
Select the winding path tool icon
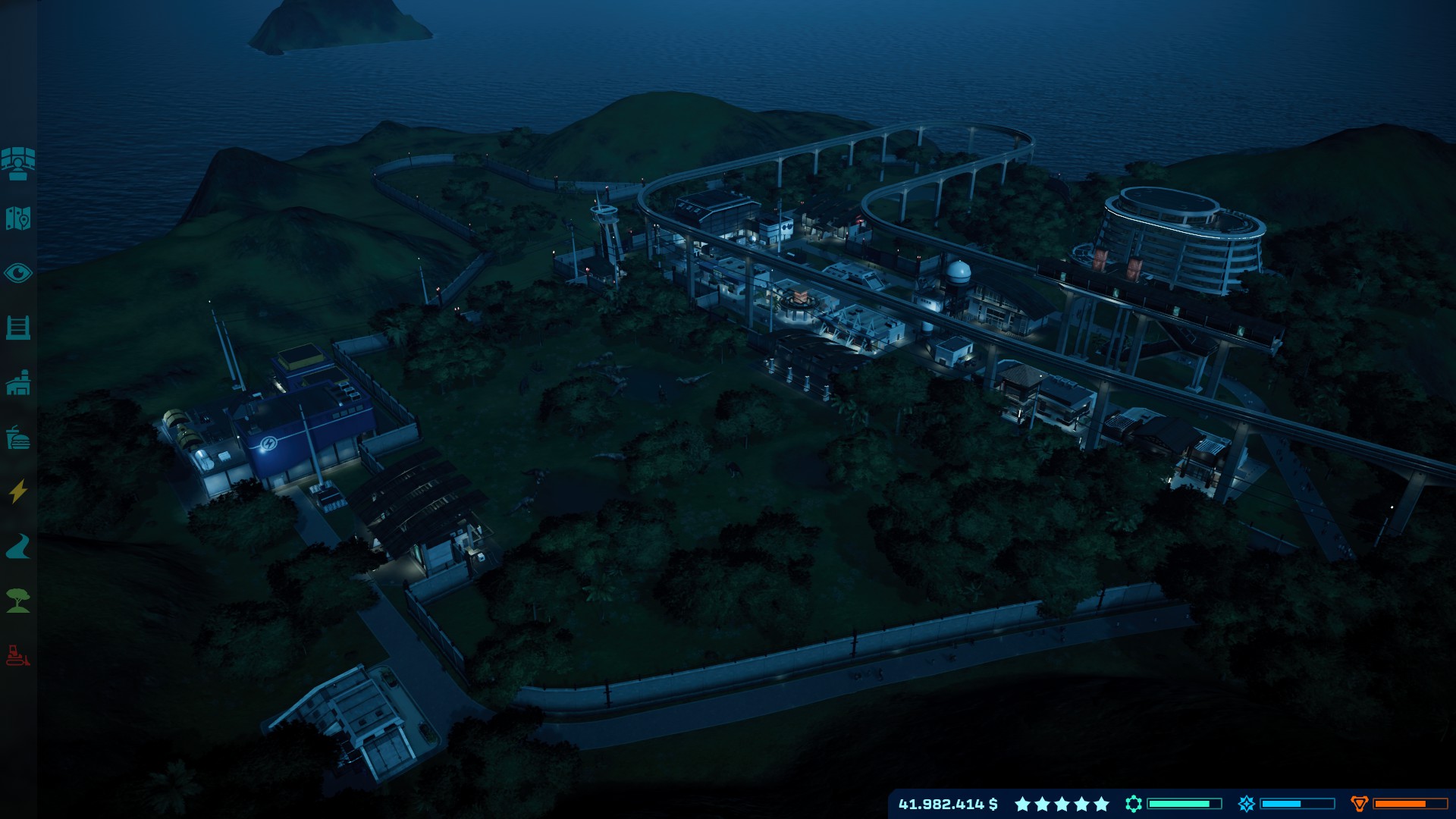click(18, 546)
